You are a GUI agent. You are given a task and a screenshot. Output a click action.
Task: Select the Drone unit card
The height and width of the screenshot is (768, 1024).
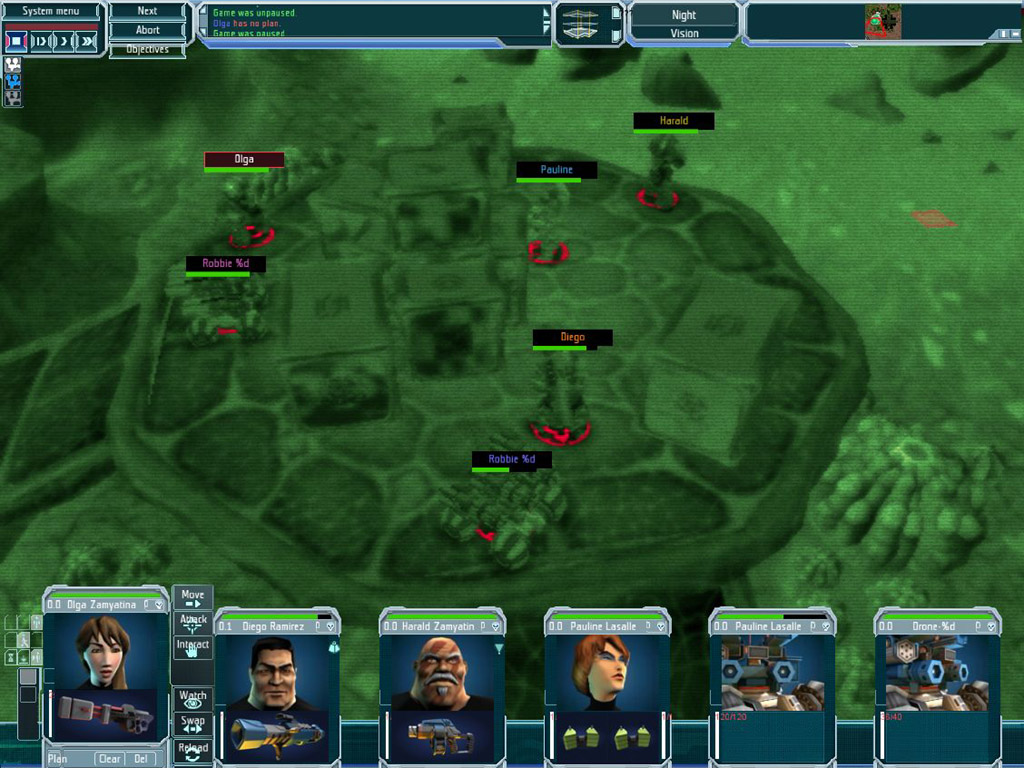point(937,672)
